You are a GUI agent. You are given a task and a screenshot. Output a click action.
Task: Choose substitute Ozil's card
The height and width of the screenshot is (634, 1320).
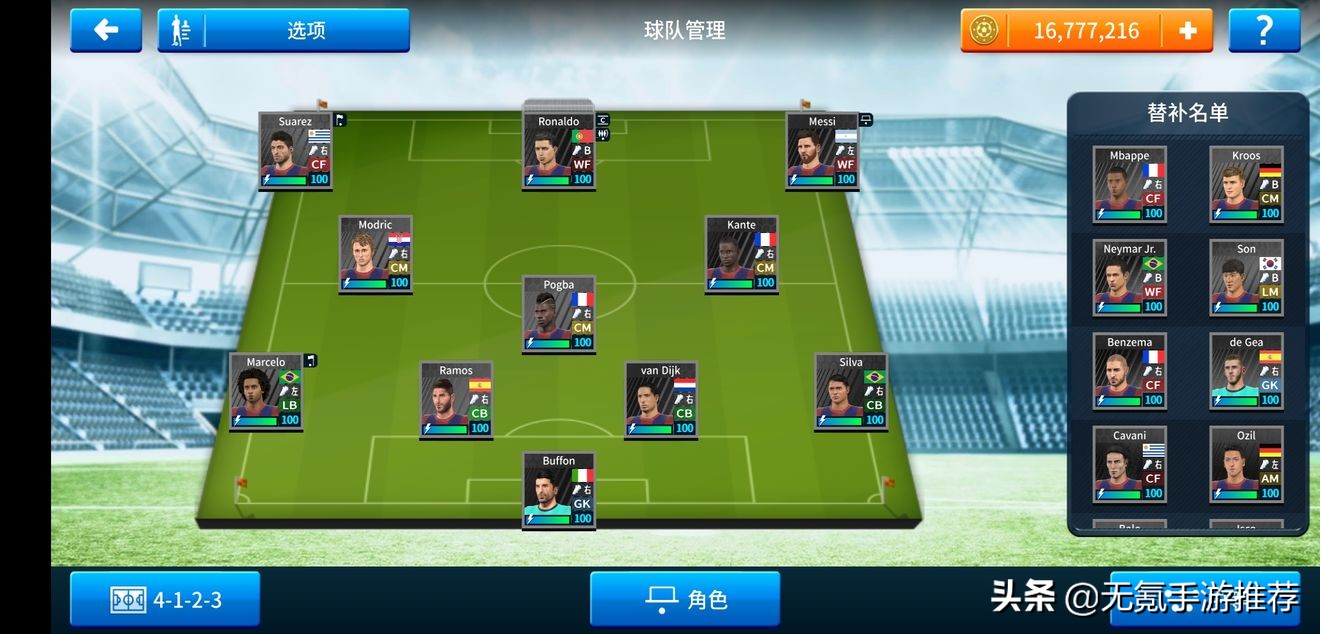click(x=1246, y=464)
